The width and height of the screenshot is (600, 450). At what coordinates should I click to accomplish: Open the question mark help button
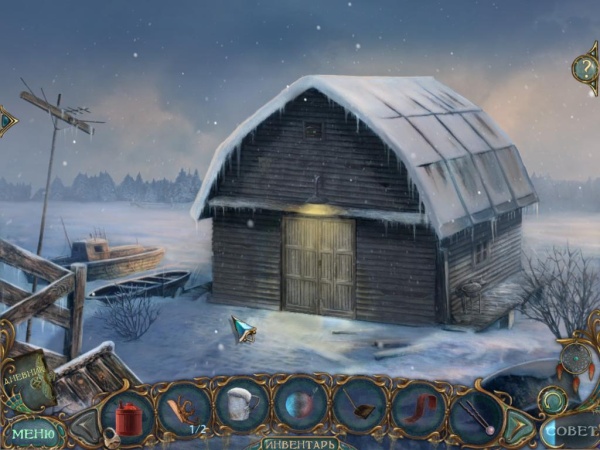click(586, 67)
